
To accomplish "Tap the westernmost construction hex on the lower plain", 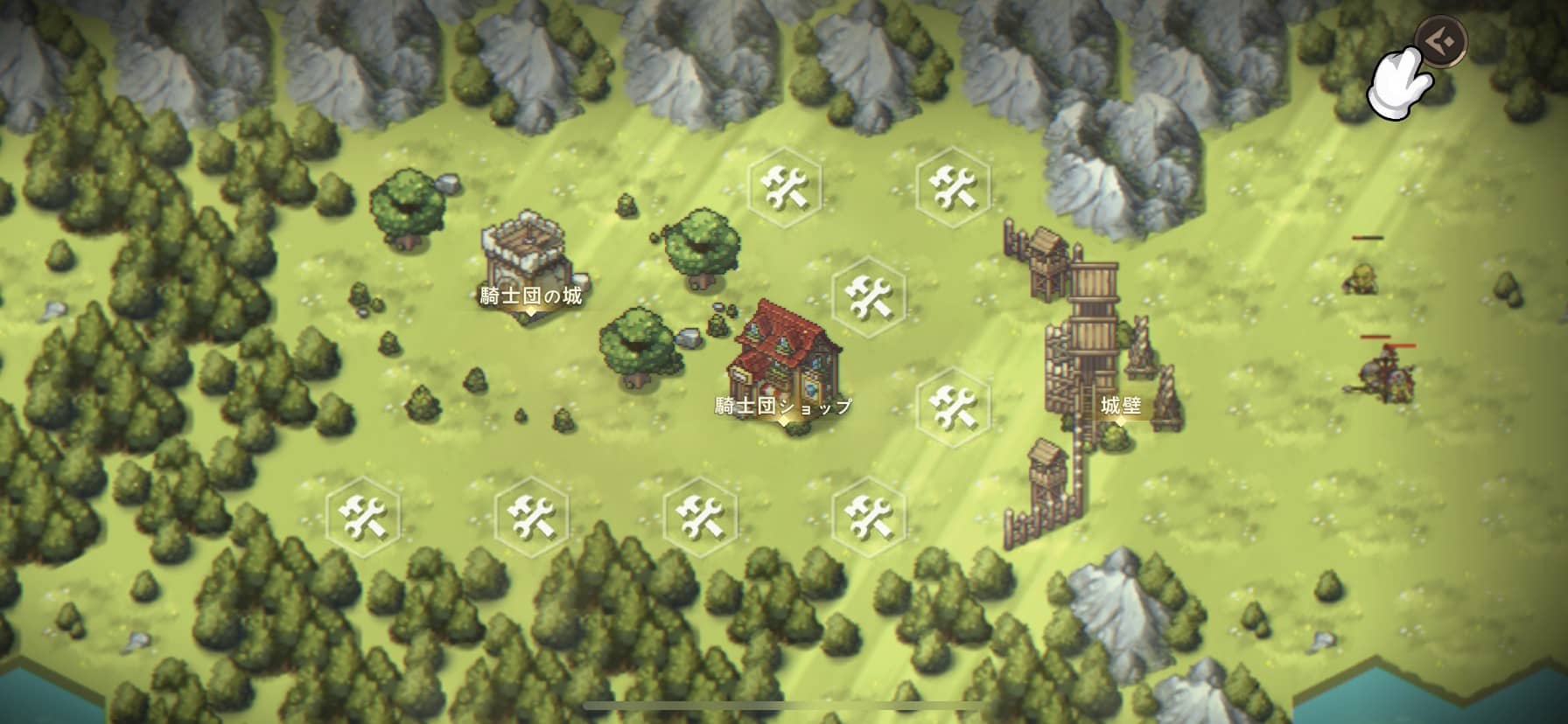I will pyautogui.click(x=363, y=518).
